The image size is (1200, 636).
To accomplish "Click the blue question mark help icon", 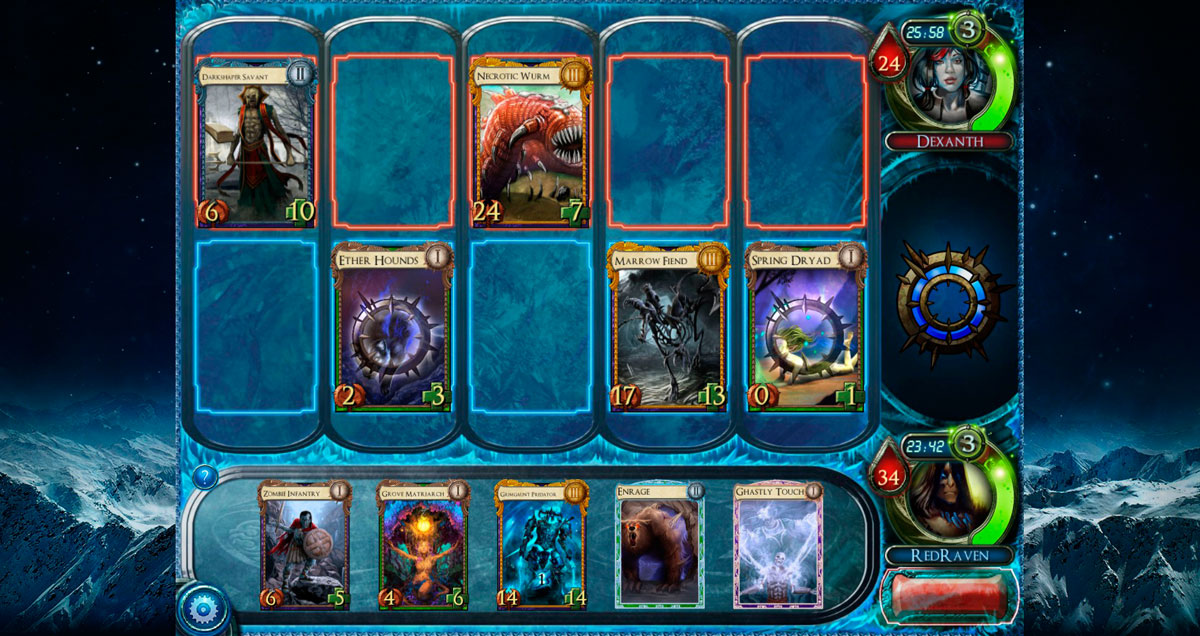I will point(207,477).
